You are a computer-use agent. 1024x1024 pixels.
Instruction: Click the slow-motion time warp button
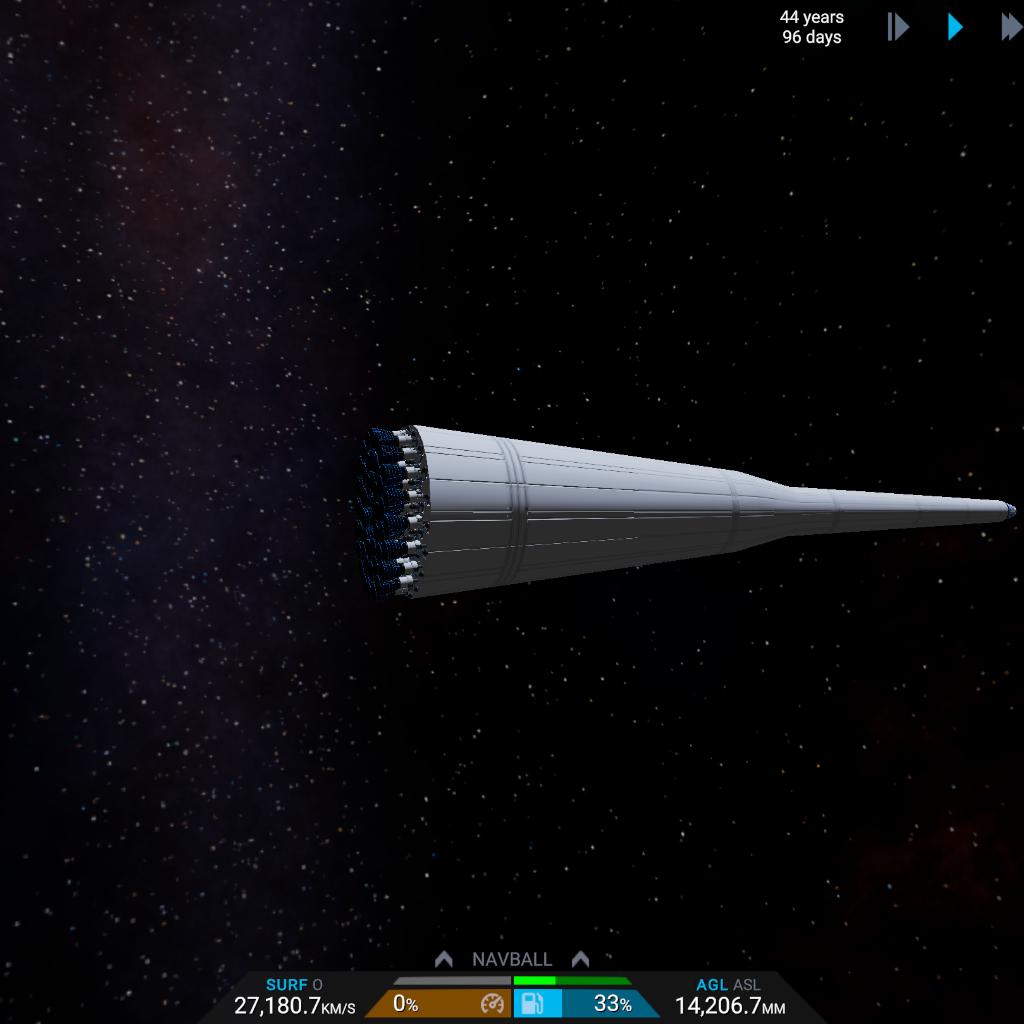pos(897,27)
